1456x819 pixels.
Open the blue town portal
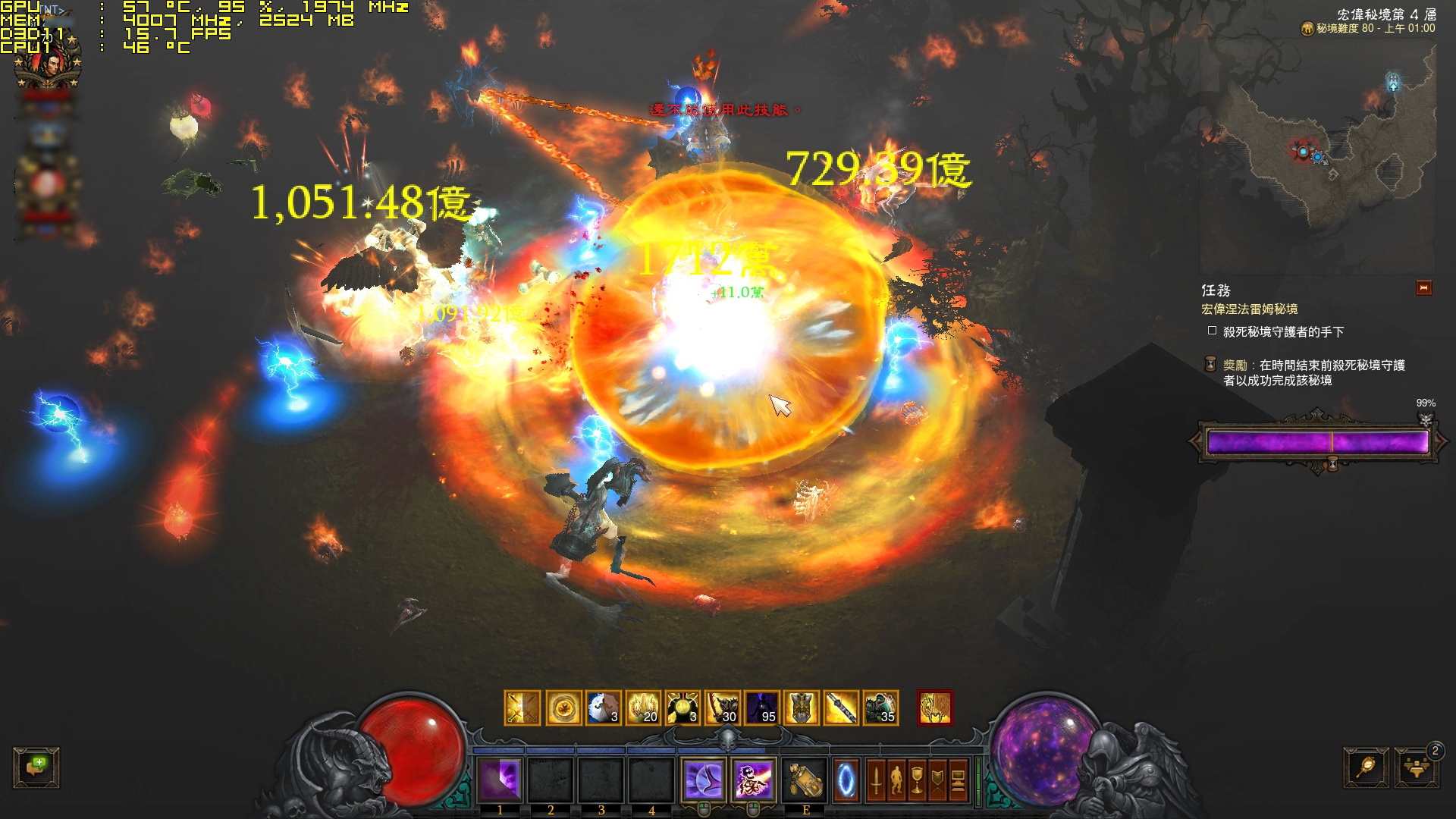pyautogui.click(x=846, y=780)
